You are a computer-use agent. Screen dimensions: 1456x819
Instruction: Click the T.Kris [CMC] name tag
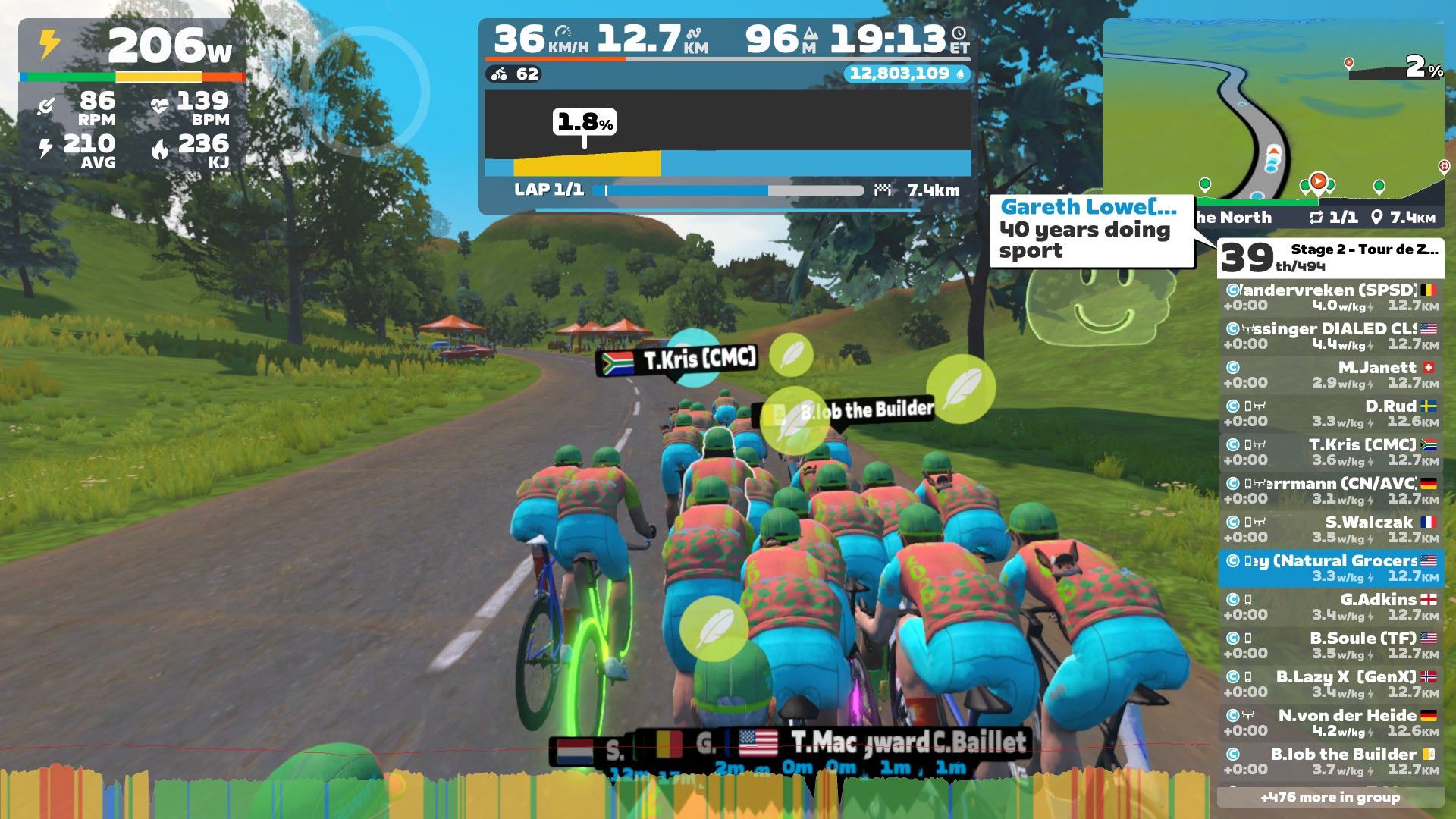pos(679,359)
